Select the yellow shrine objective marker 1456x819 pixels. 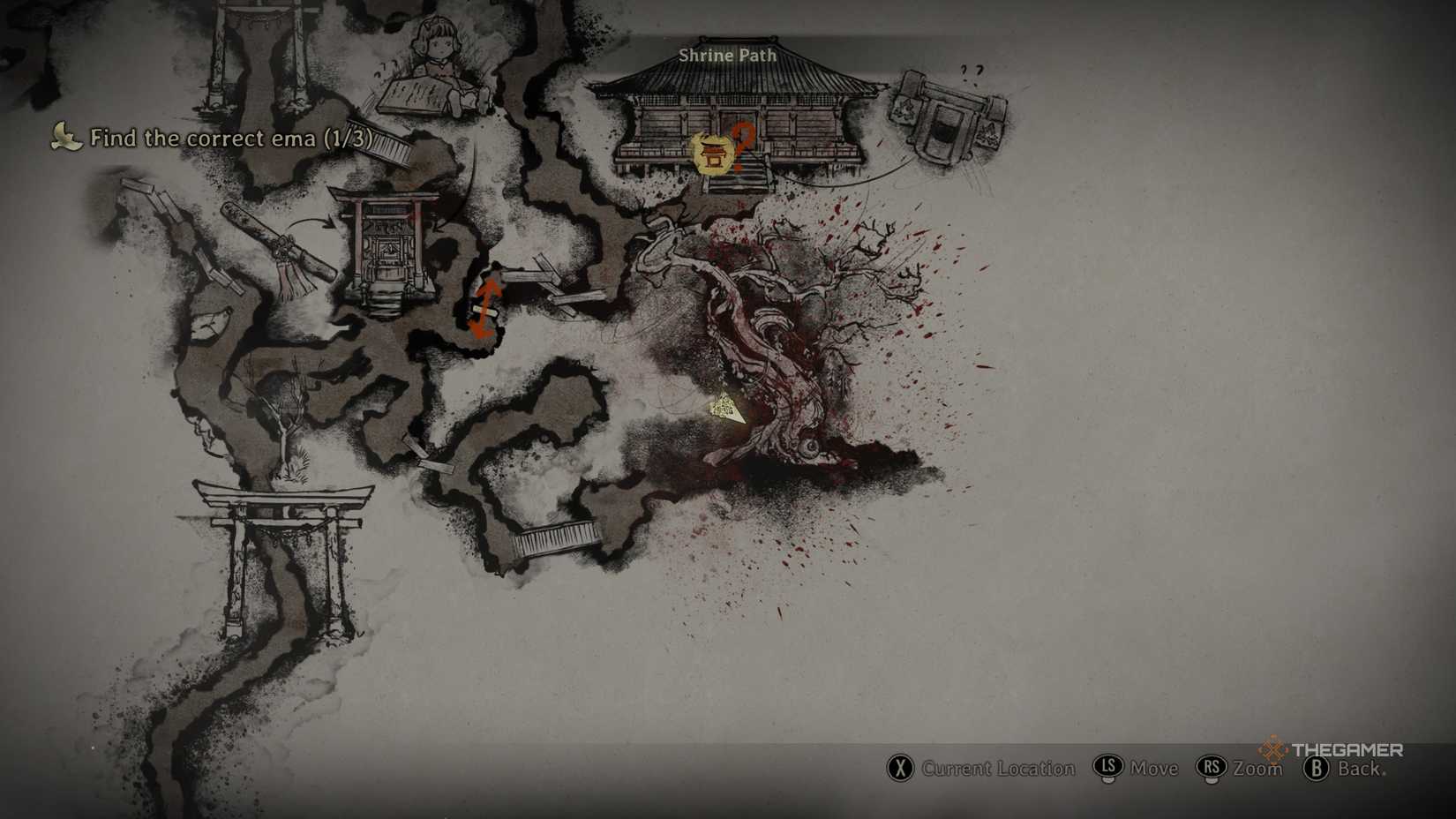(711, 155)
